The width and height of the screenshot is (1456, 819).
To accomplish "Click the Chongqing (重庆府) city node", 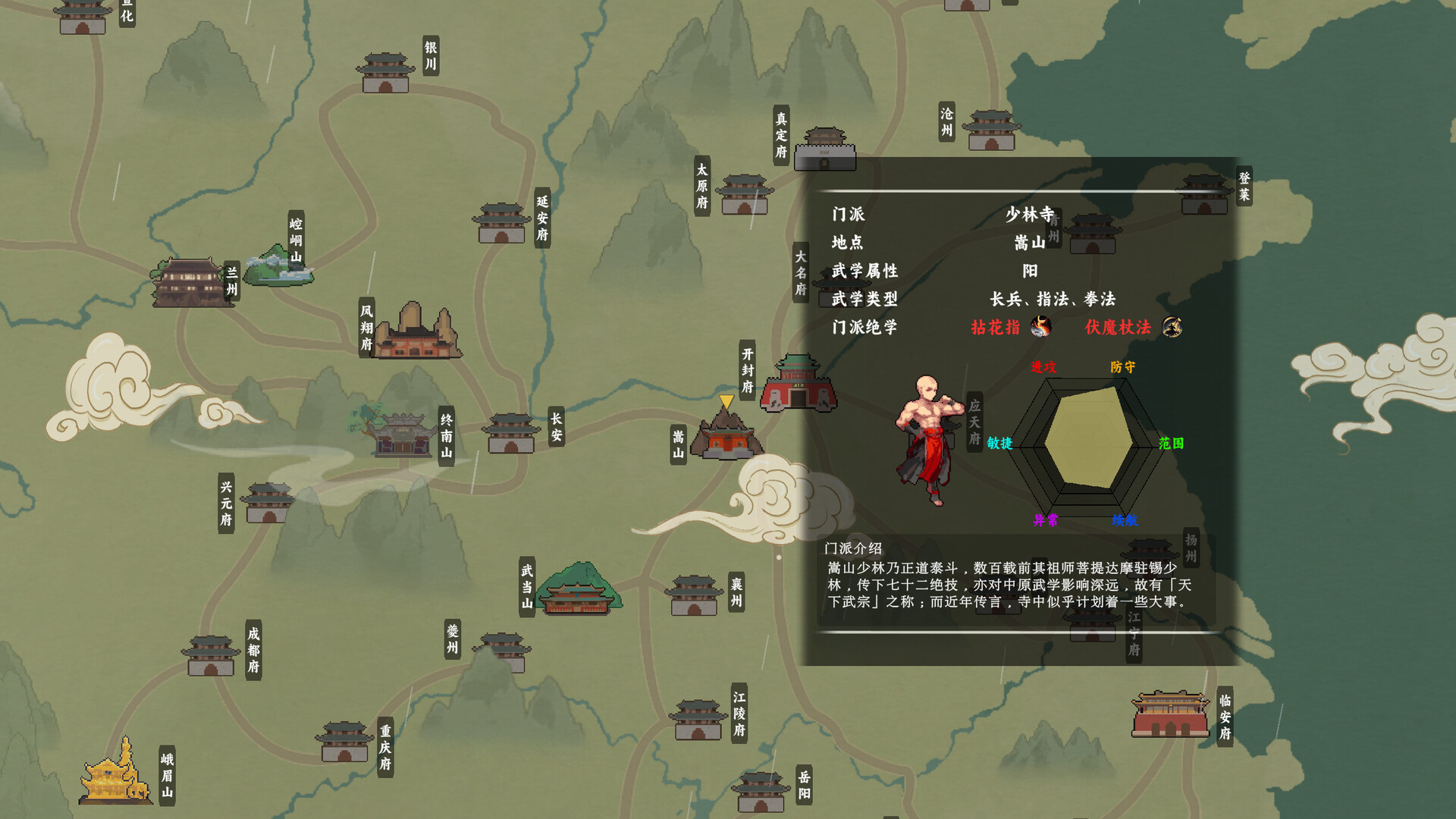I will tap(344, 742).
